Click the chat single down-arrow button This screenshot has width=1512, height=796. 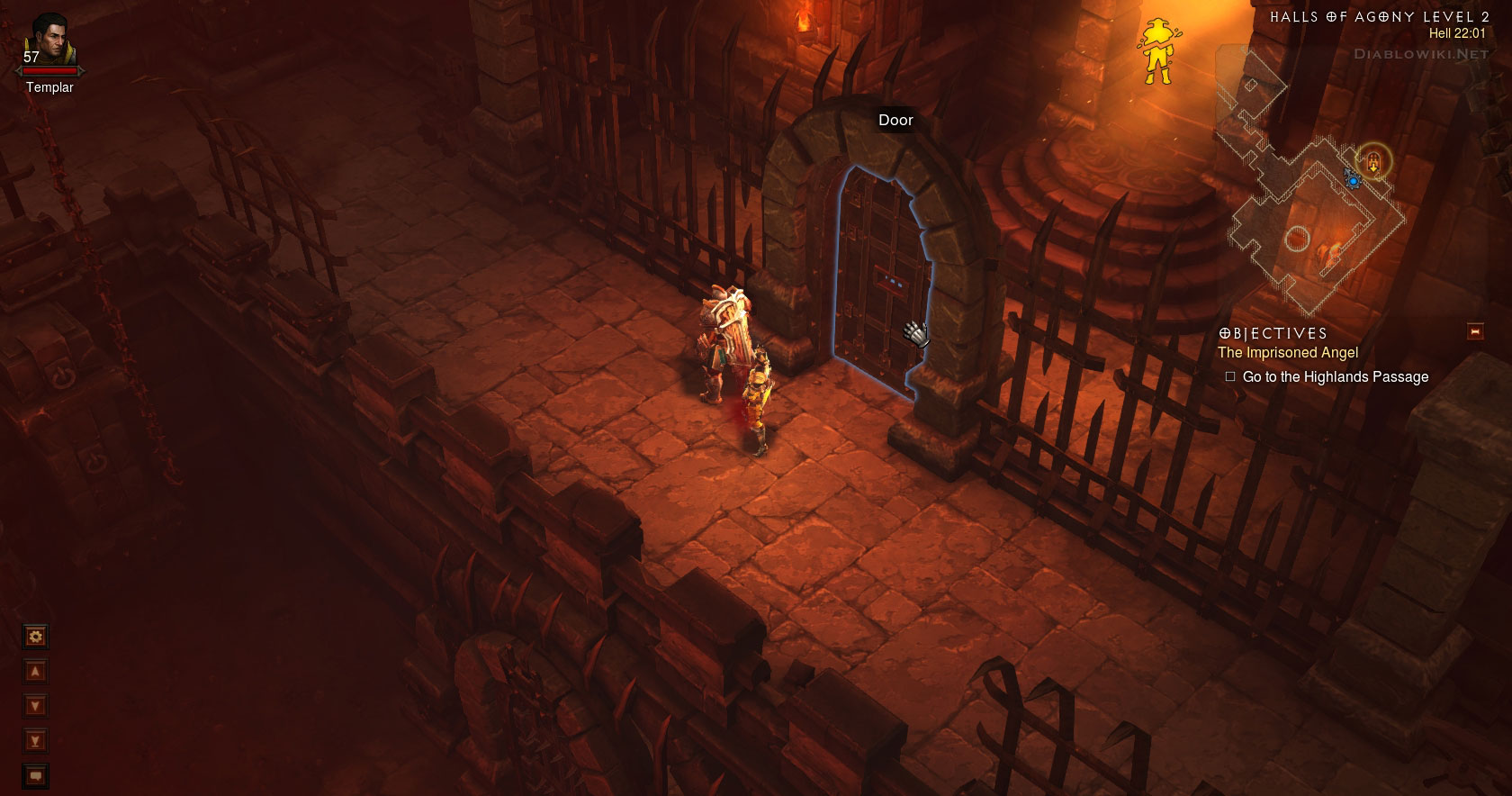(35, 706)
